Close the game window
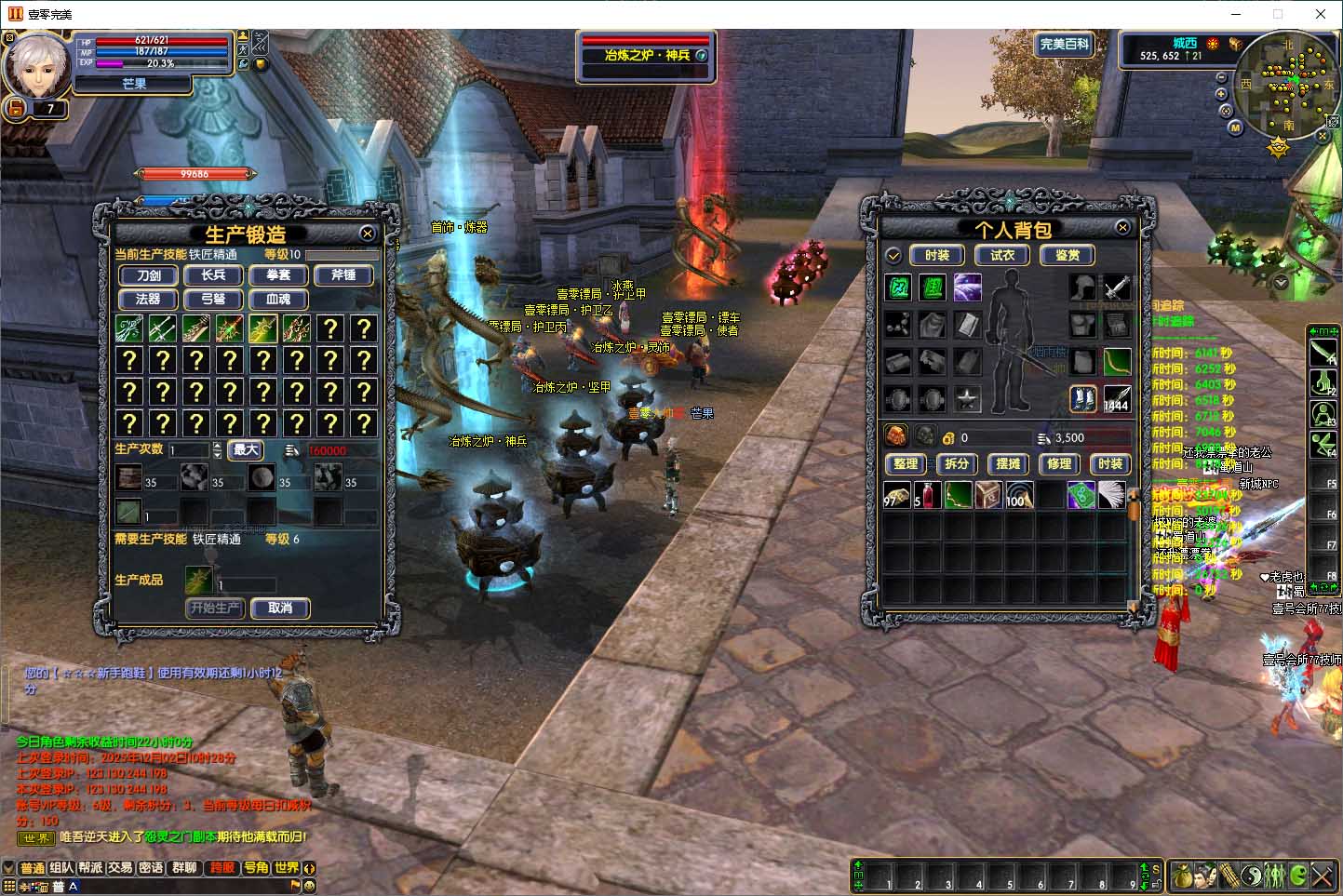1343x896 pixels. tap(1320, 14)
